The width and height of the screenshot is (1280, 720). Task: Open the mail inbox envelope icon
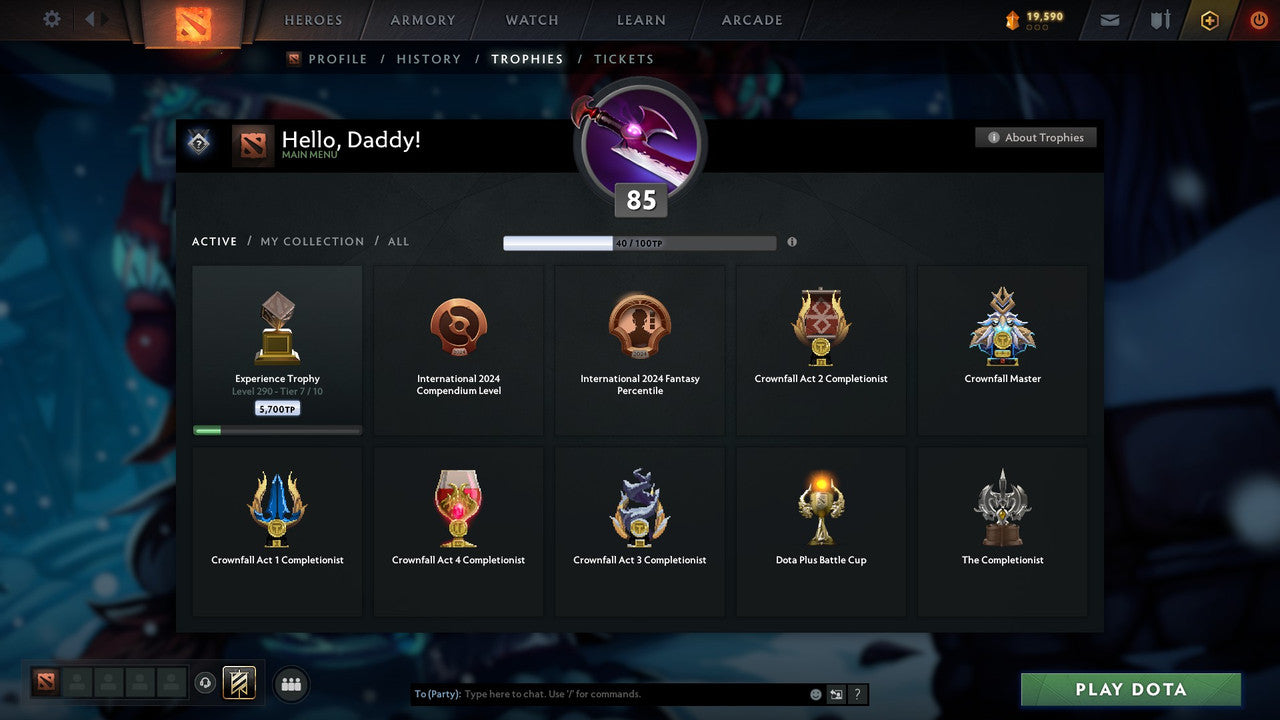(1109, 19)
